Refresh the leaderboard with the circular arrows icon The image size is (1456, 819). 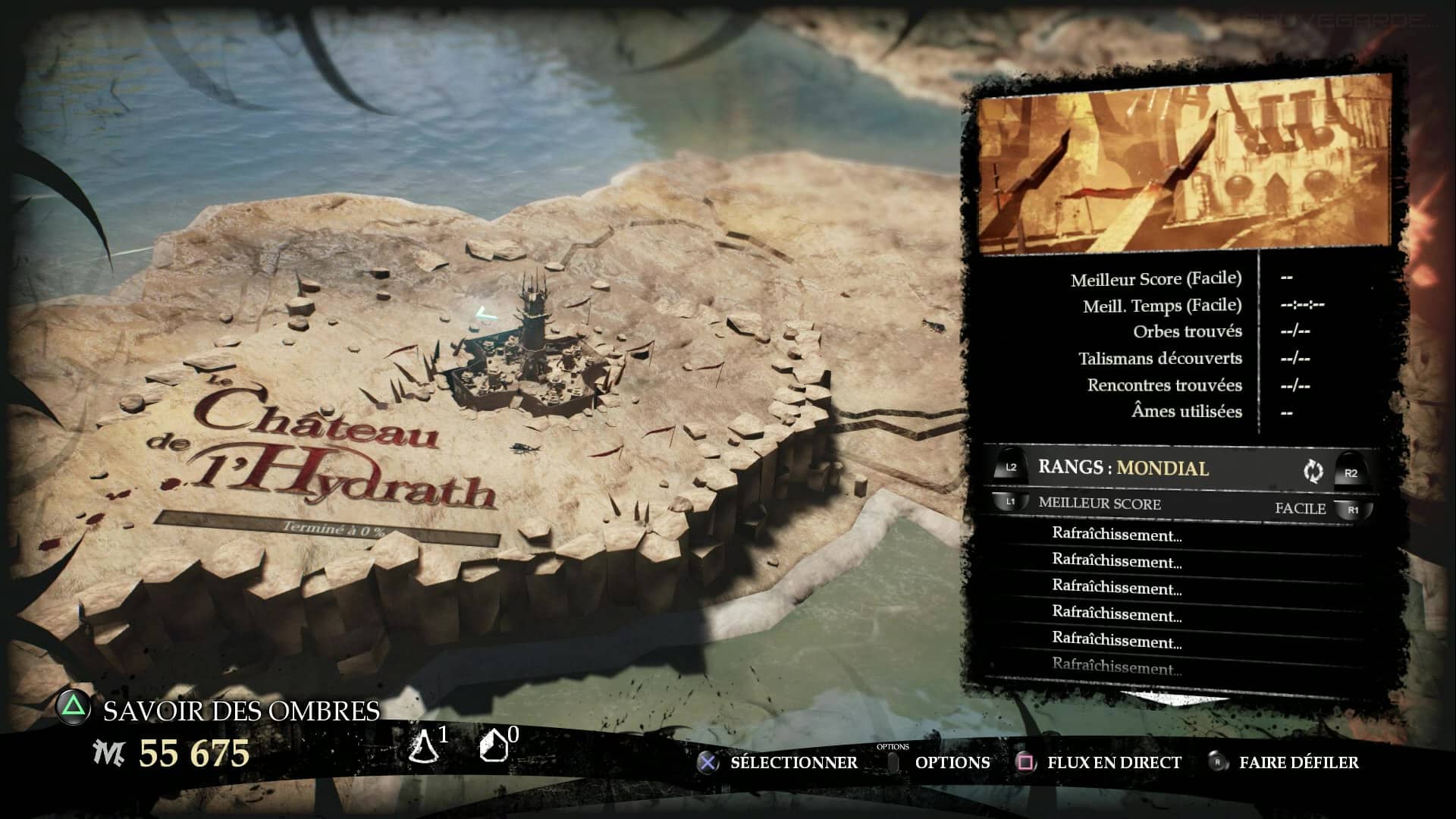pos(1313,471)
